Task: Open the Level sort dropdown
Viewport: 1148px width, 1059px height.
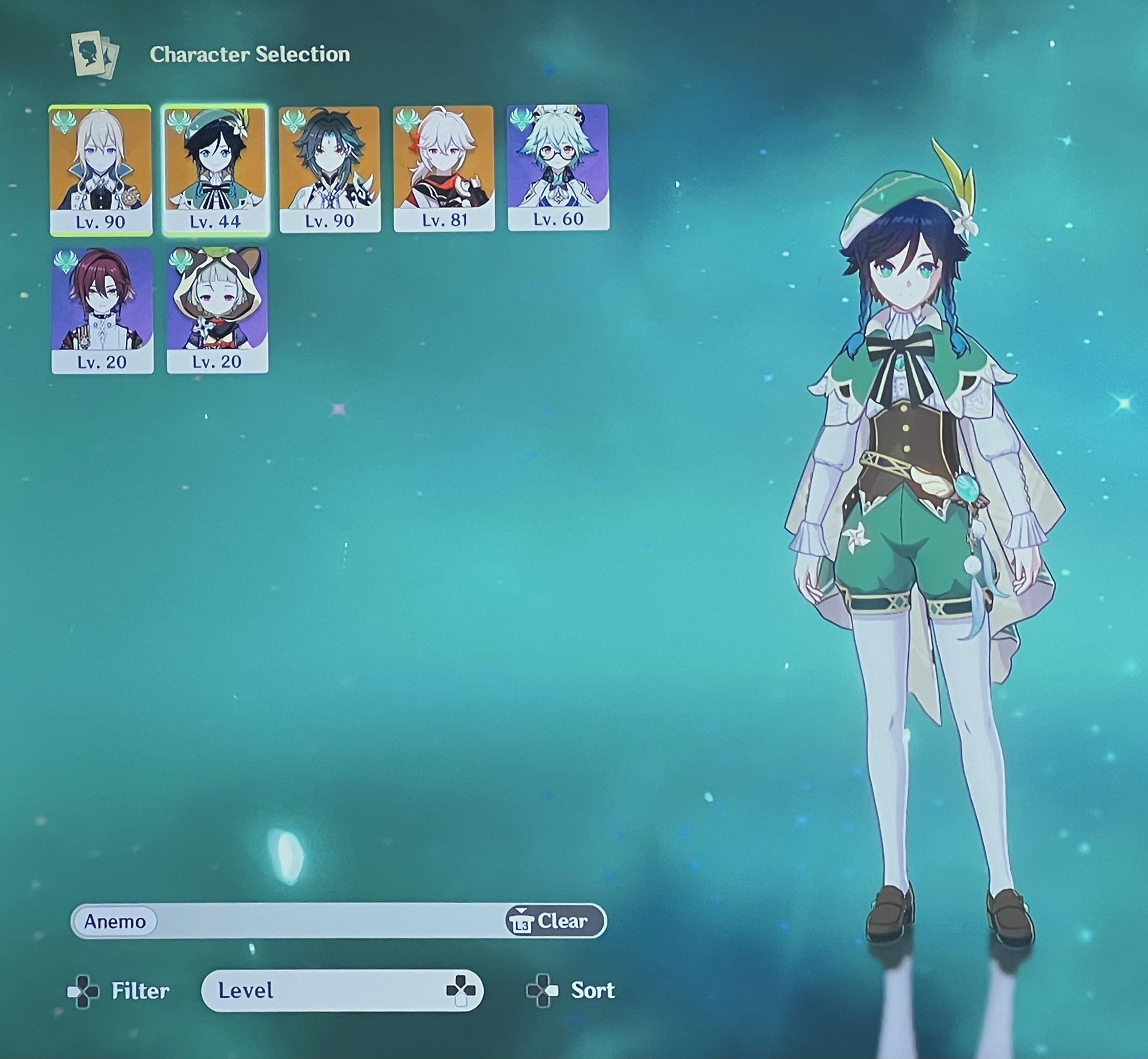Action: pyautogui.click(x=342, y=990)
